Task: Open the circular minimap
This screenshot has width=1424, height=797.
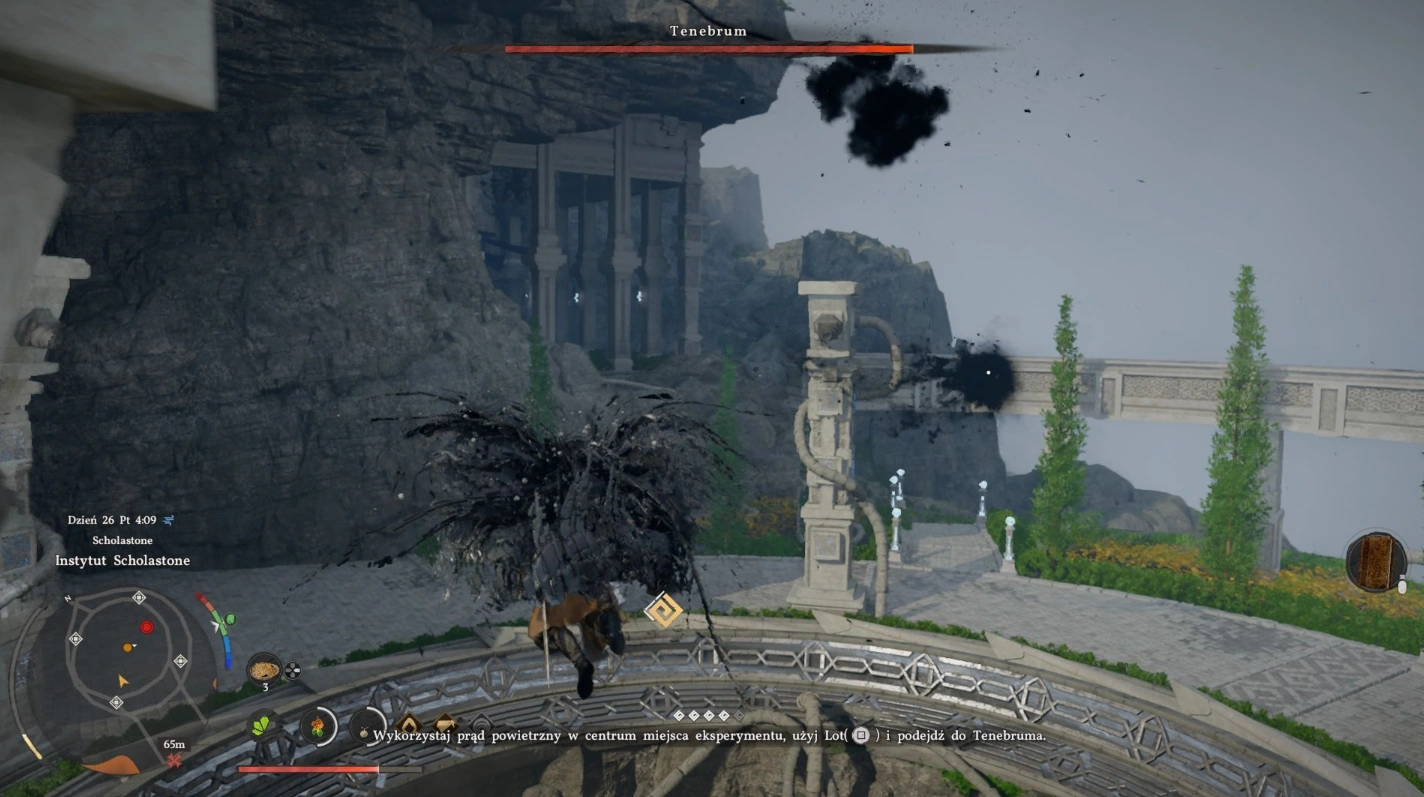Action: click(x=126, y=651)
